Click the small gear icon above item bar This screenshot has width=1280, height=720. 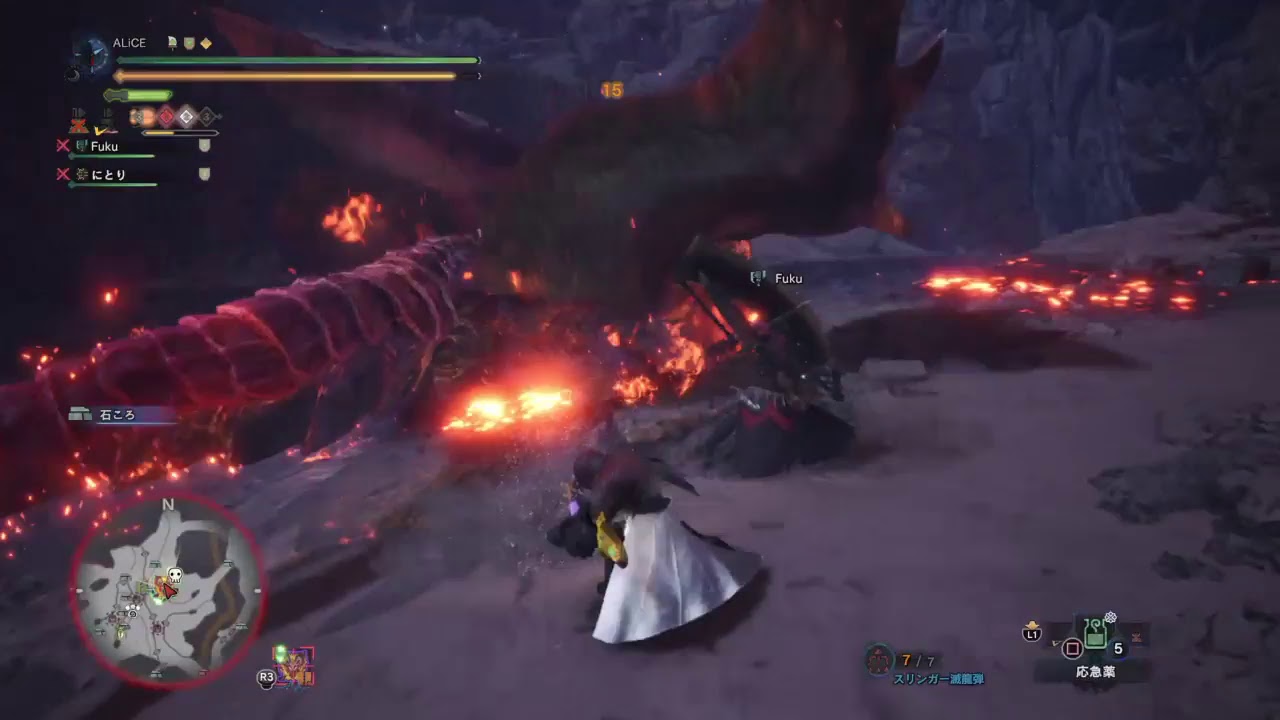[x=1109, y=616]
